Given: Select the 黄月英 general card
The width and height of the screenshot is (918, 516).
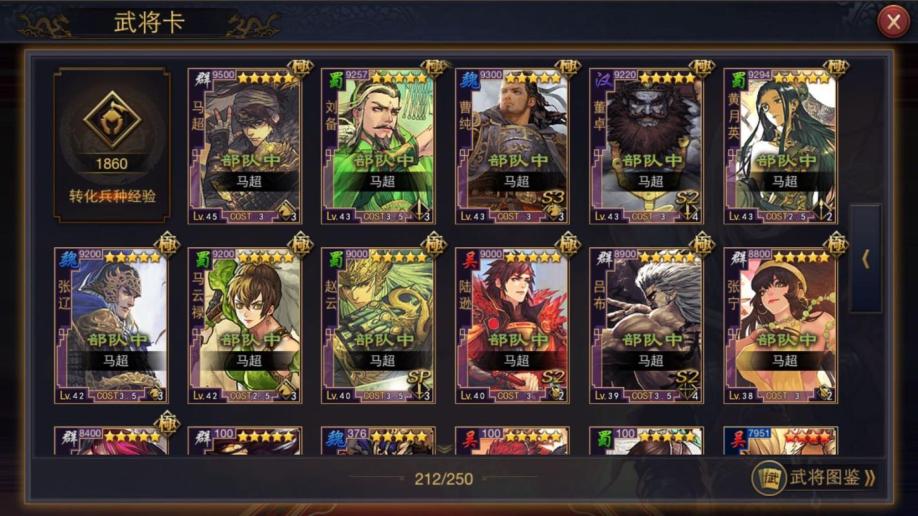Looking at the screenshot, I should tap(780, 145).
